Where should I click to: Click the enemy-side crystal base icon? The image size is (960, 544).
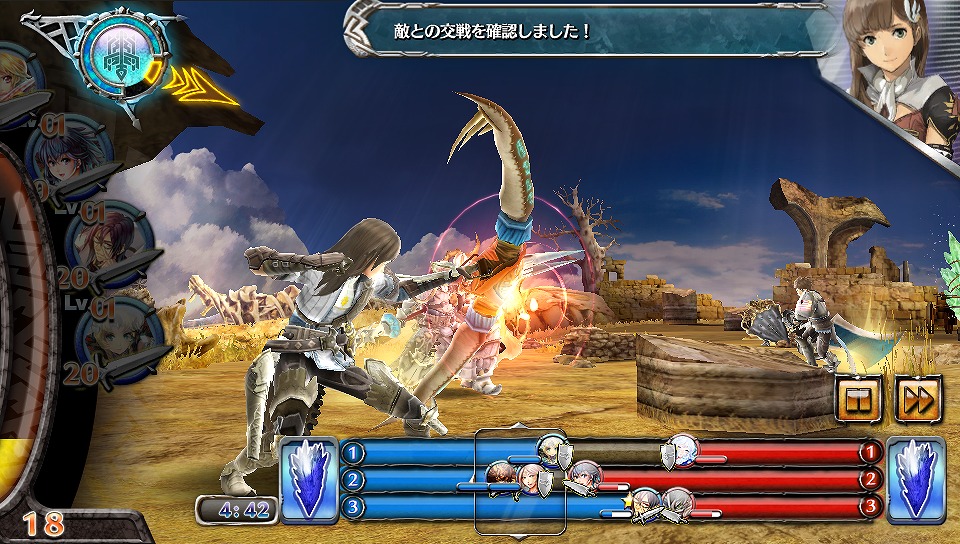pyautogui.click(x=915, y=480)
